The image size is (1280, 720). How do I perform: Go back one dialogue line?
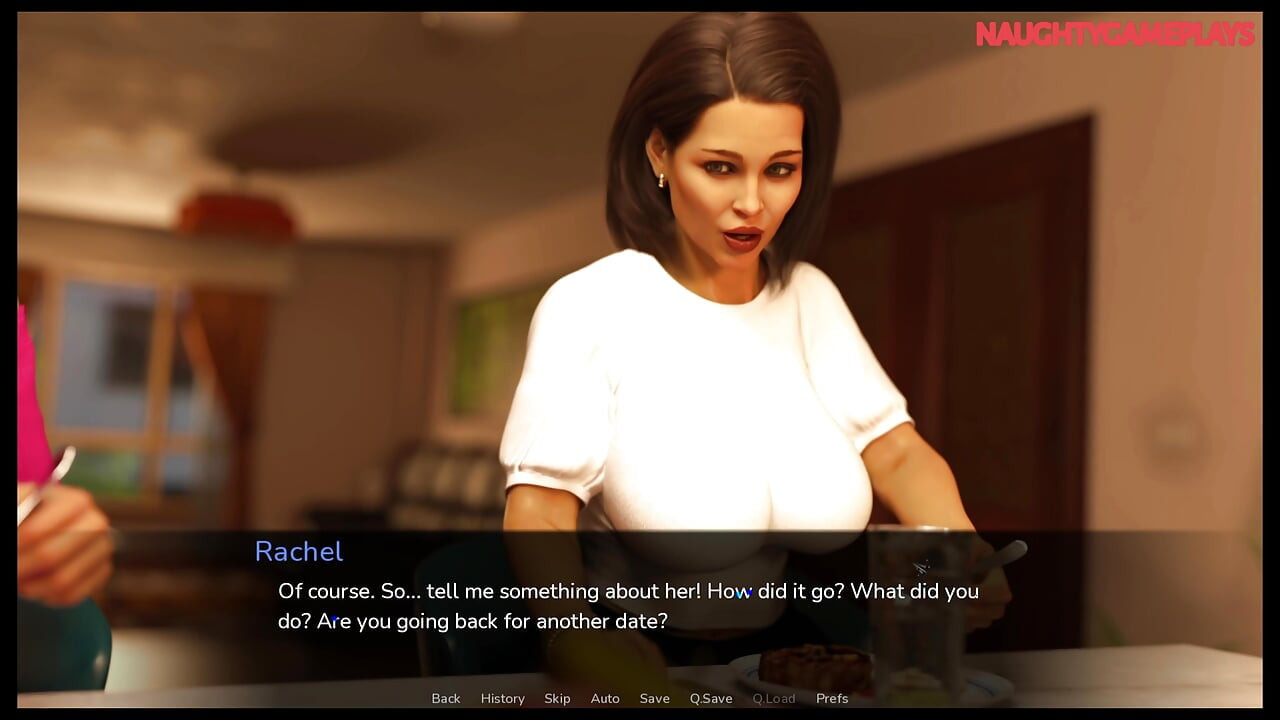pyautogui.click(x=446, y=698)
